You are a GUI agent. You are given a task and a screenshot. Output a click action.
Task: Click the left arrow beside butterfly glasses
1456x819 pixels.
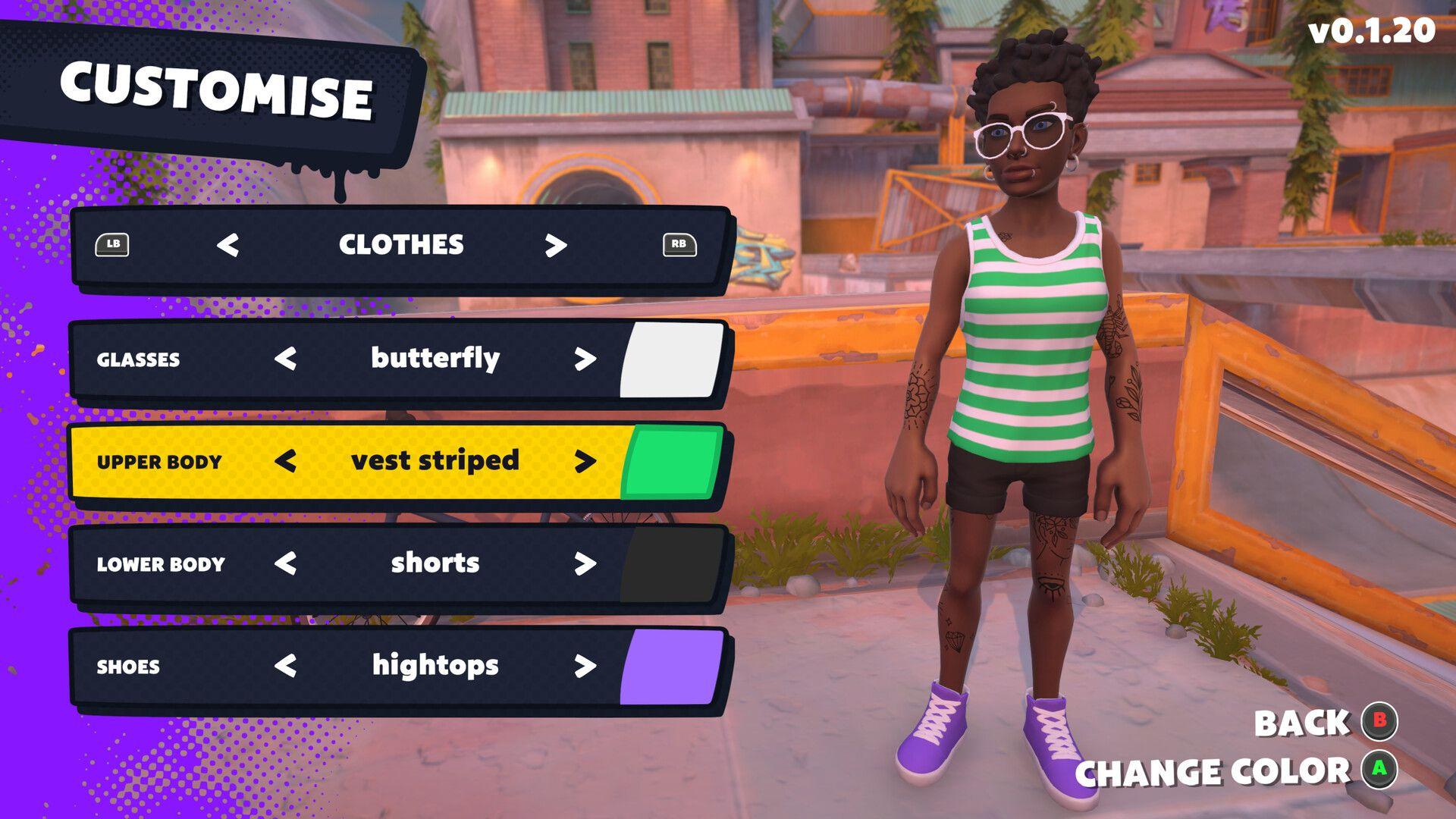coord(287,359)
